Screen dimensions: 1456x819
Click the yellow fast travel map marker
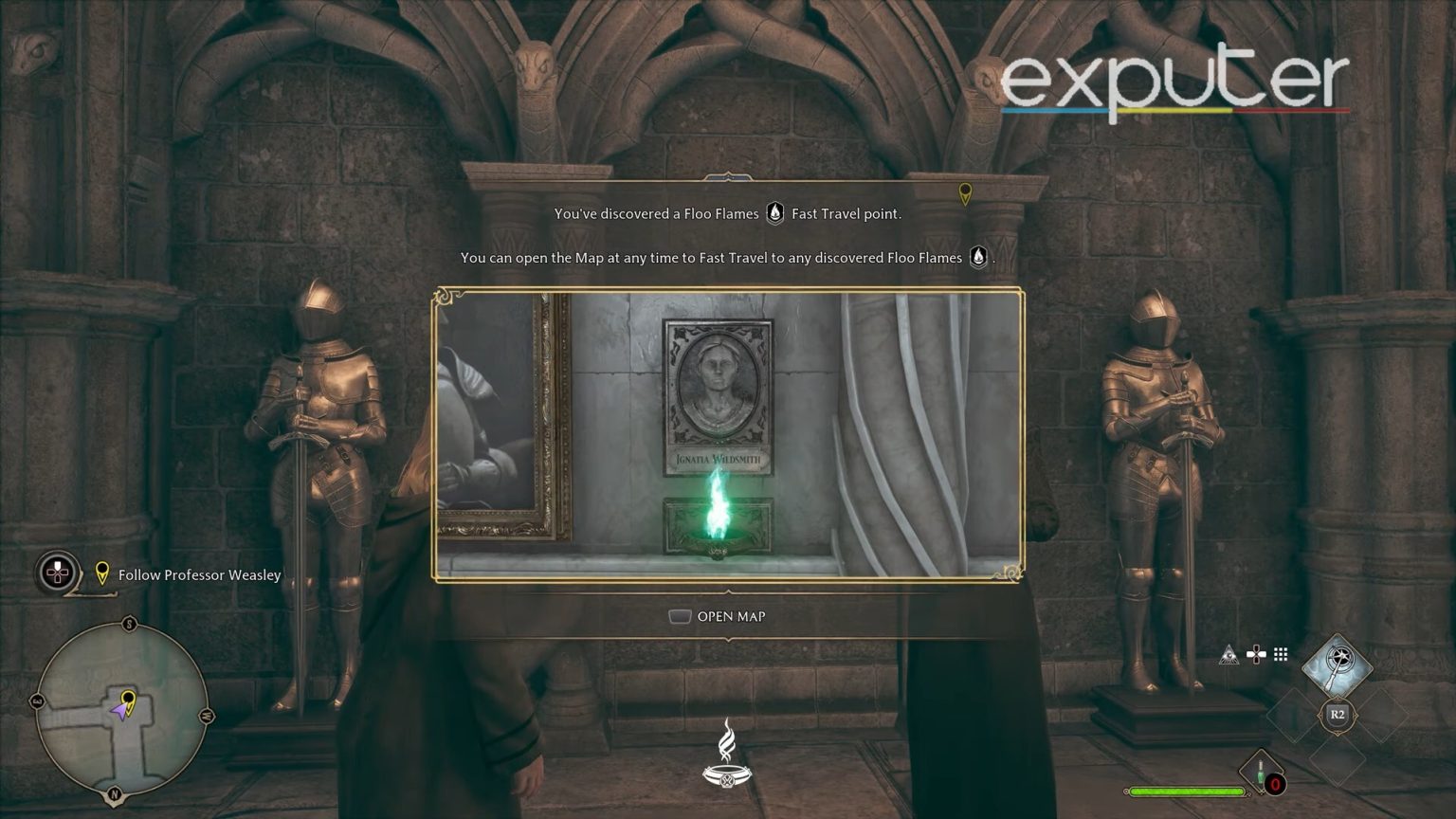[966, 194]
